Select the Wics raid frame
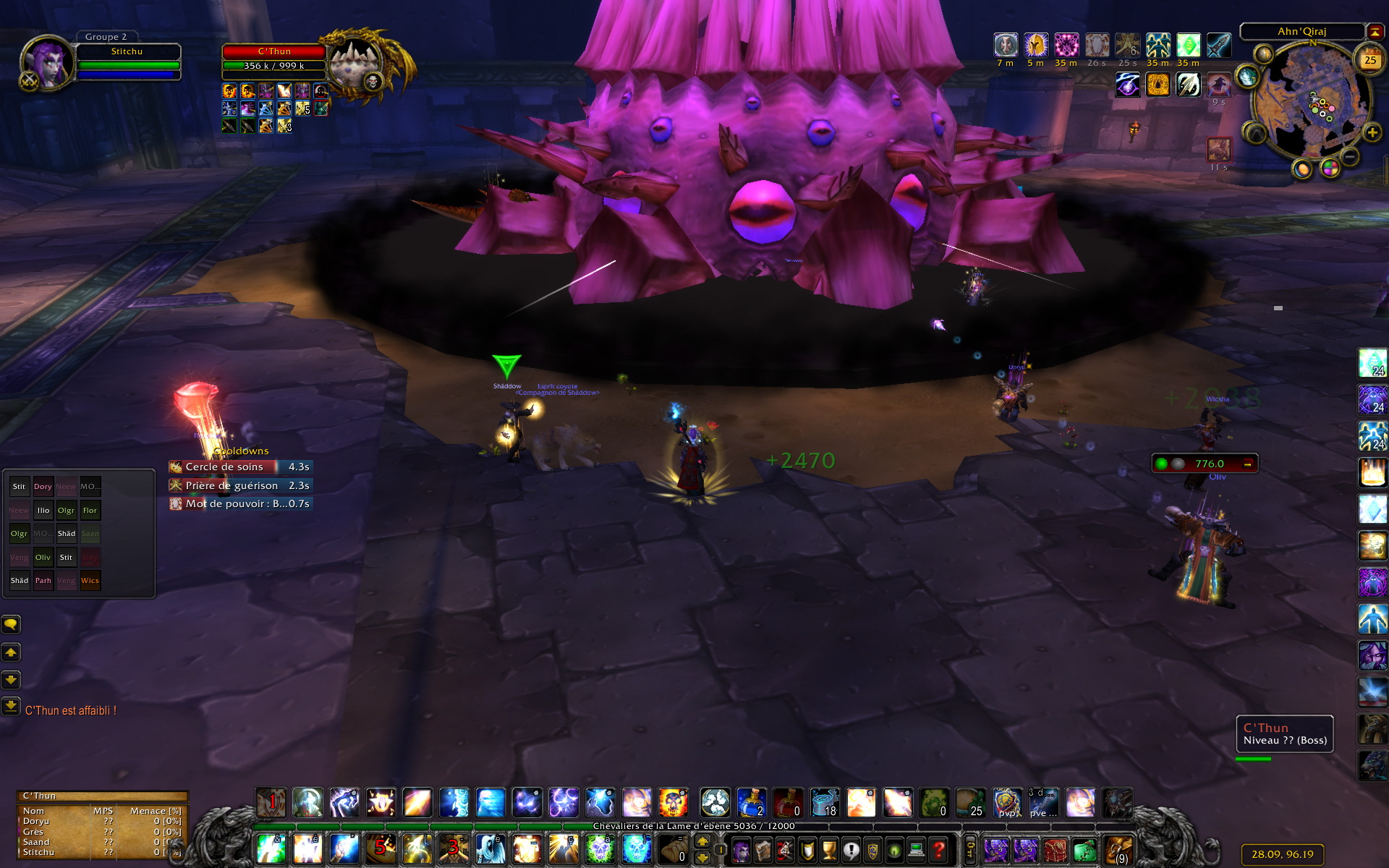 pos(90,581)
